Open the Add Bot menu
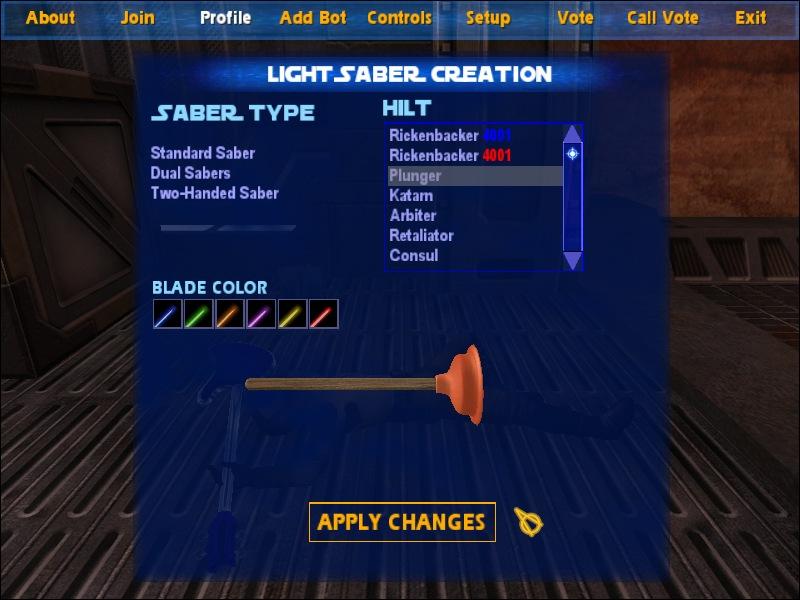 click(x=313, y=17)
